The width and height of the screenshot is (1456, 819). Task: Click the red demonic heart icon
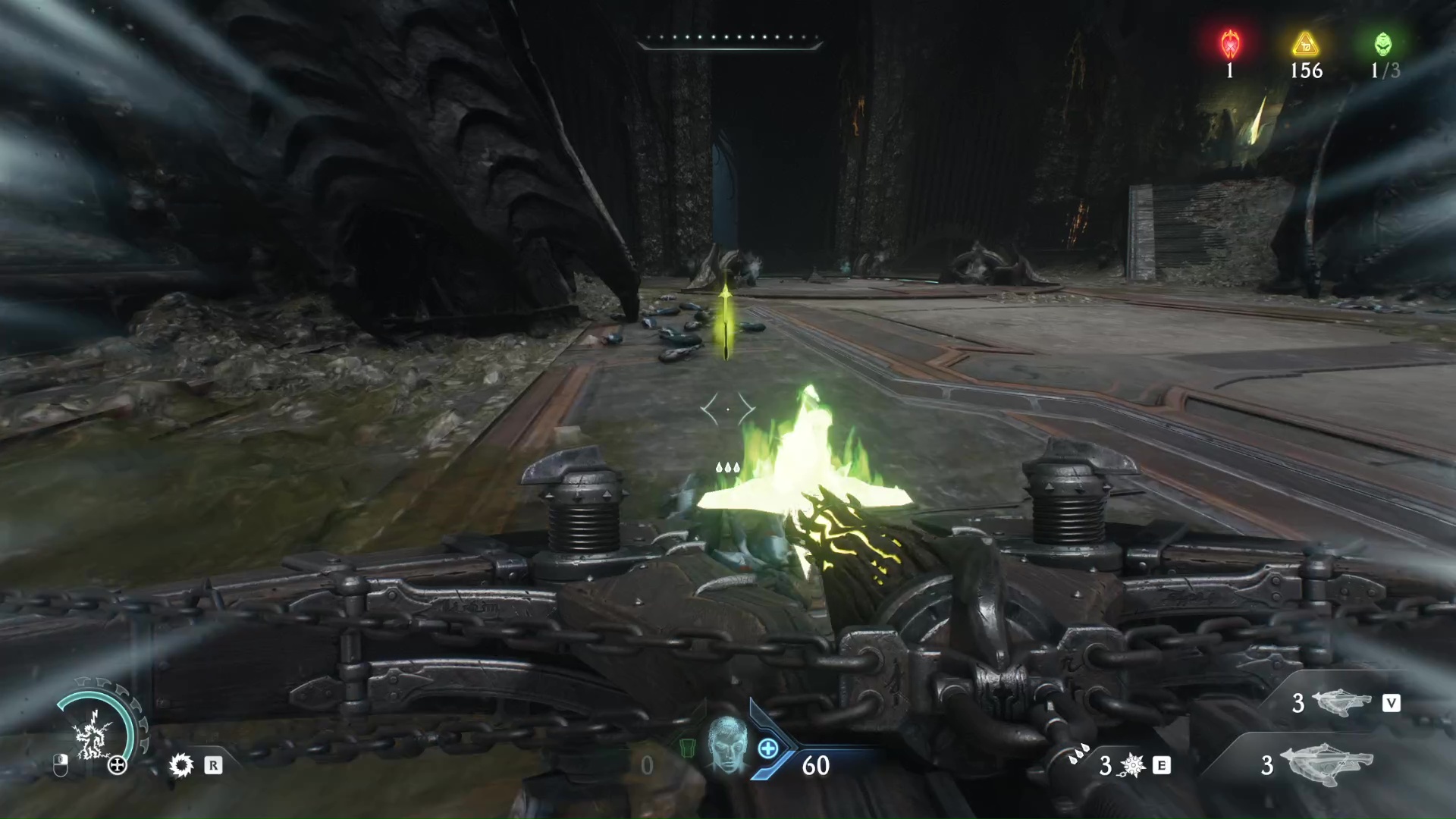coord(1229,44)
